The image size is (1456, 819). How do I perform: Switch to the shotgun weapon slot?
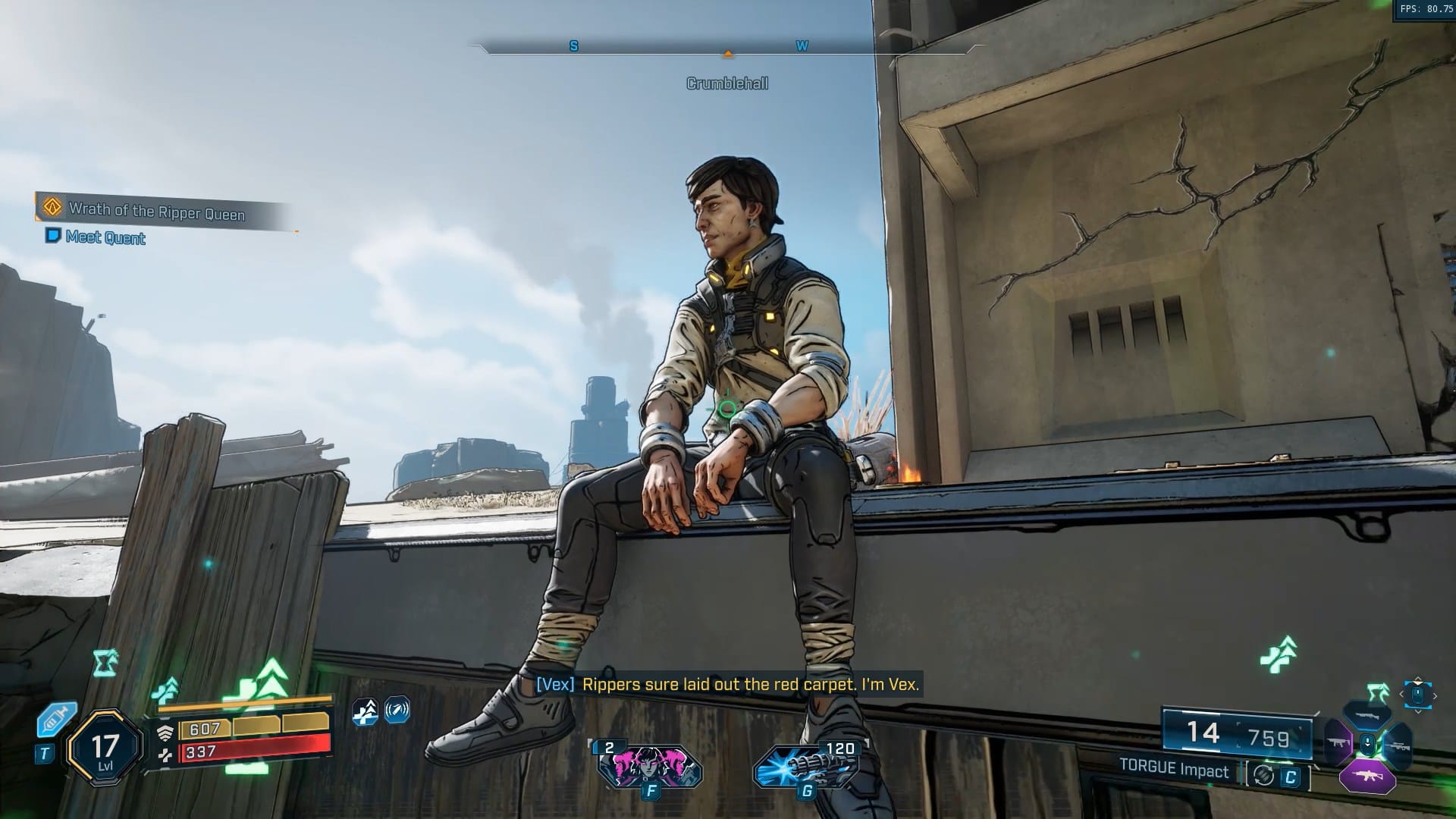(1367, 714)
